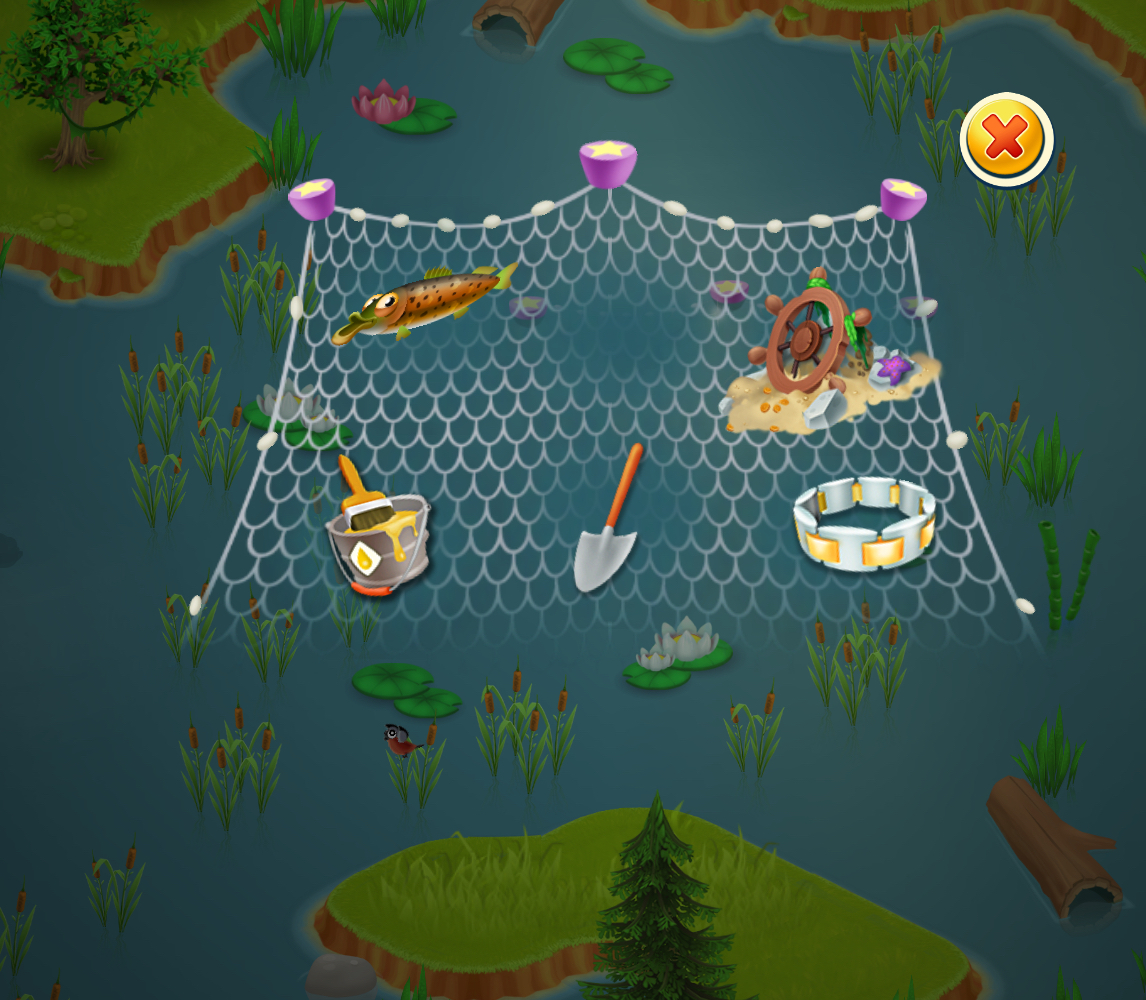Collect the white and gold bracelet
Viewport: 1146px width, 1000px height.
coord(864,524)
